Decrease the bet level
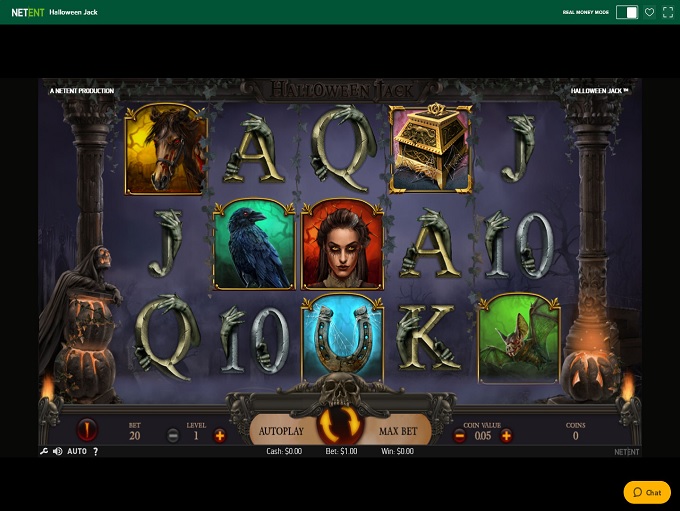 point(173,435)
